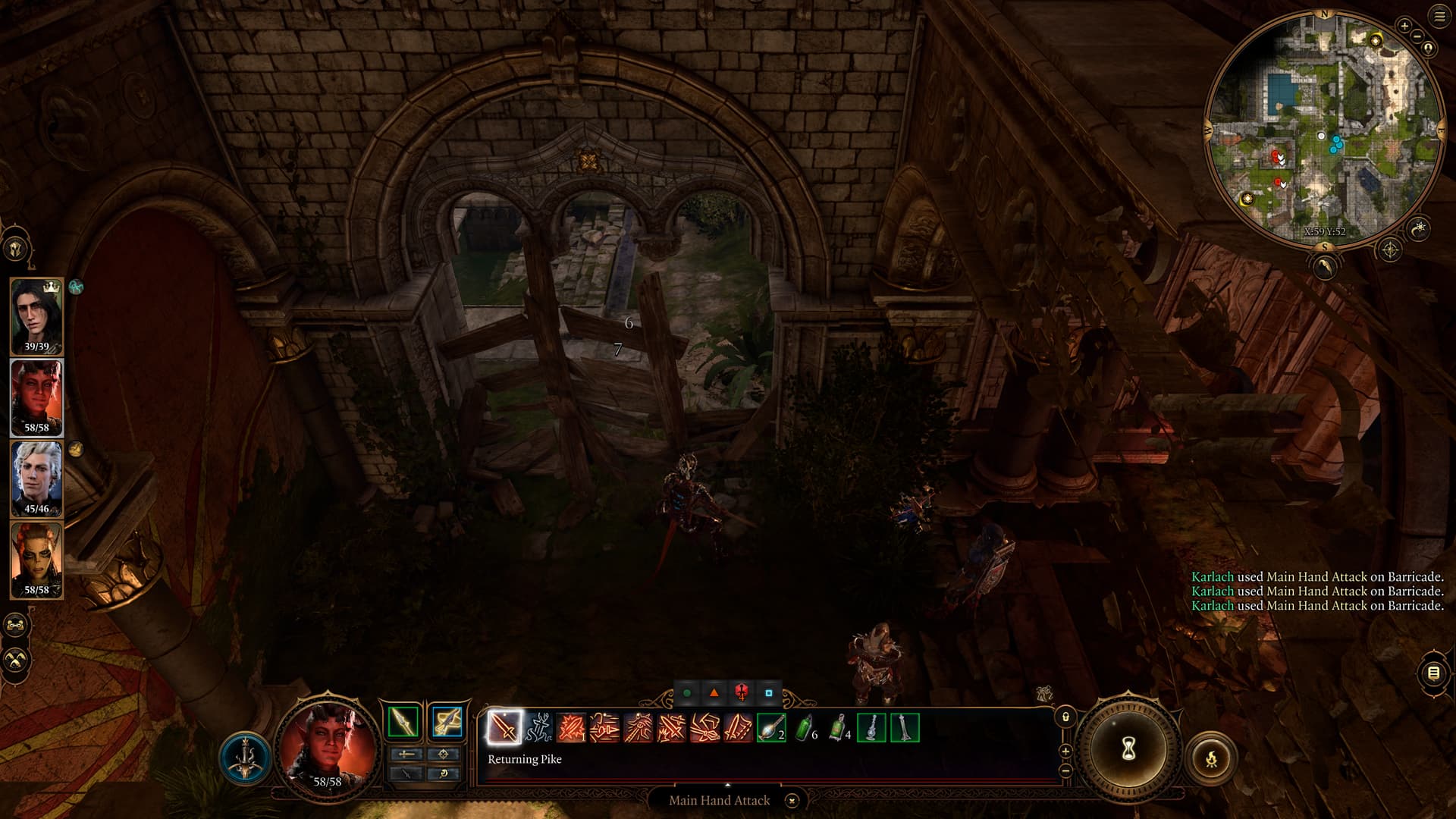Image resolution: width=1456 pixels, height=819 pixels.
Task: Select the white-haired companion portrait
Action: pyautogui.click(x=36, y=479)
